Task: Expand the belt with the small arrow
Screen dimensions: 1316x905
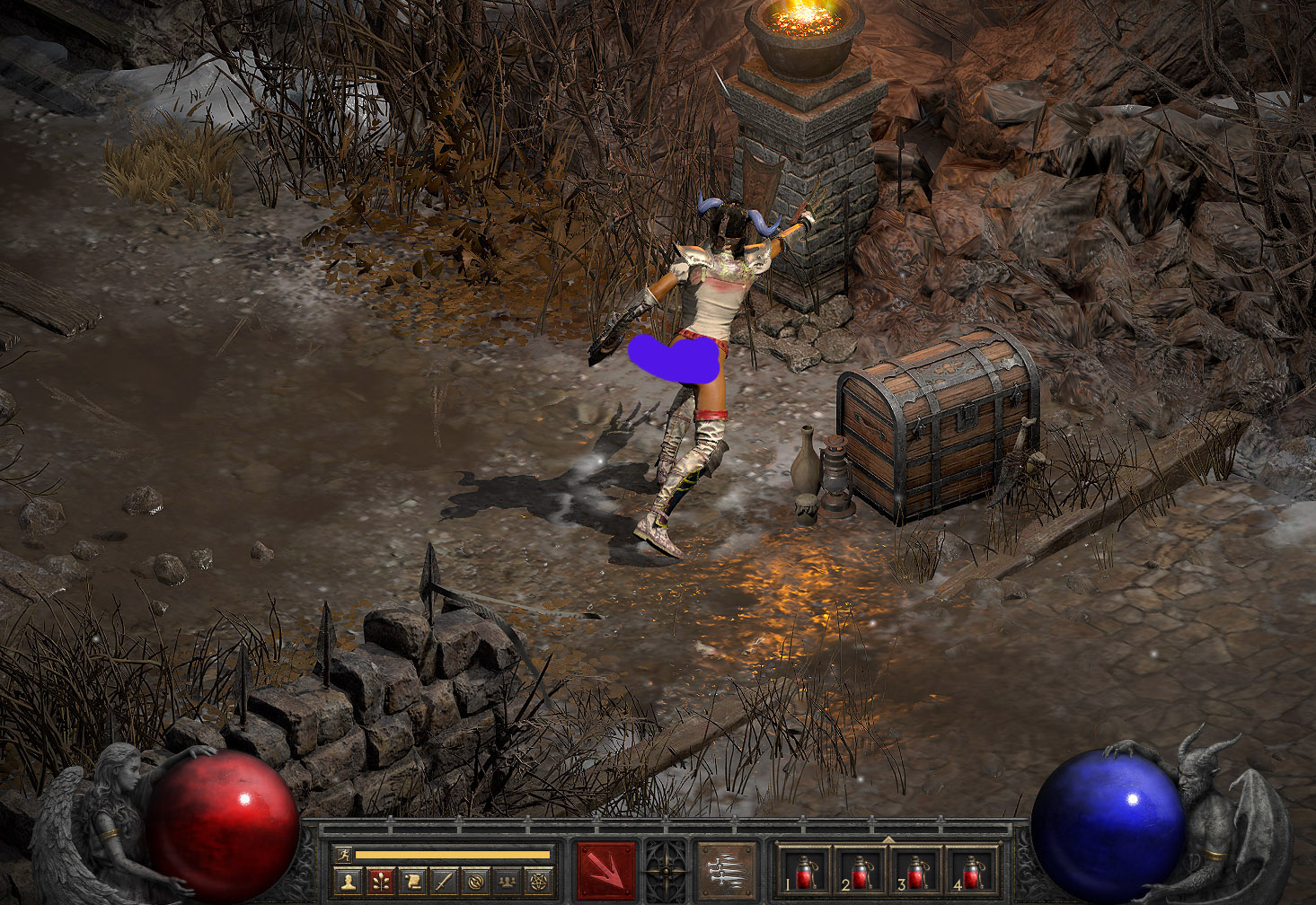Action: (888, 839)
